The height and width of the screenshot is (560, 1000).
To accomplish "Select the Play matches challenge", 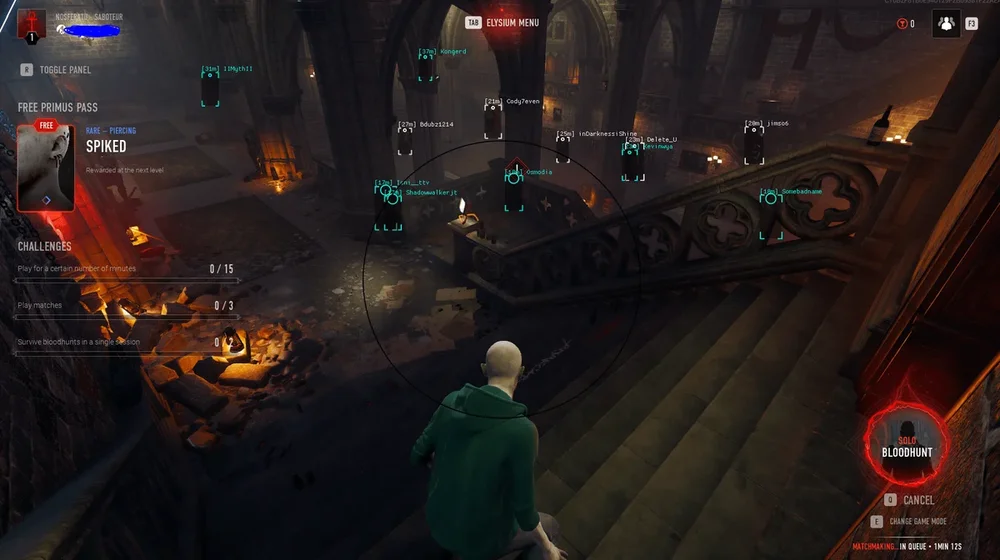I will tap(126, 306).
